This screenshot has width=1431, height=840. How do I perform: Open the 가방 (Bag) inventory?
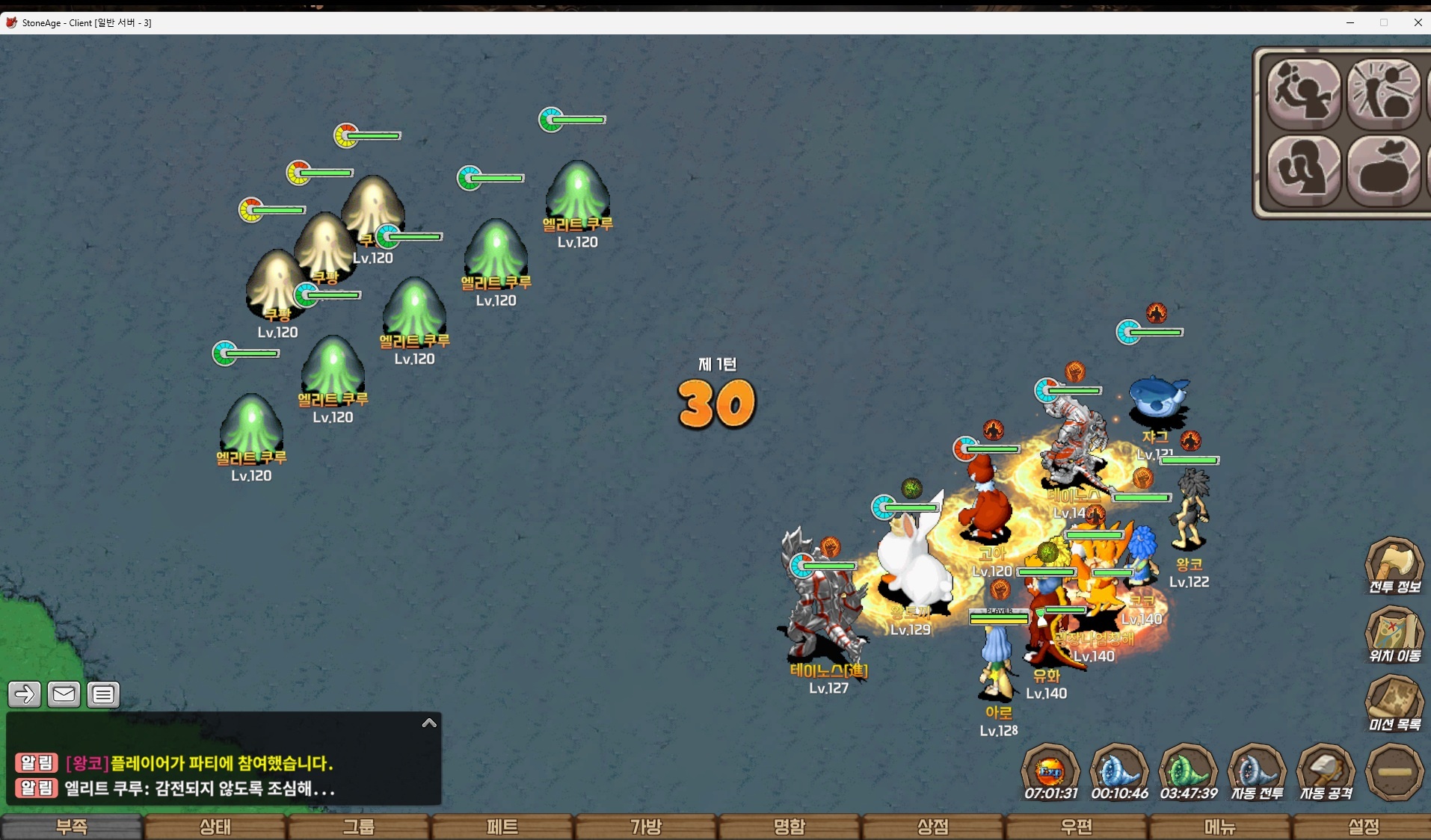[646, 827]
